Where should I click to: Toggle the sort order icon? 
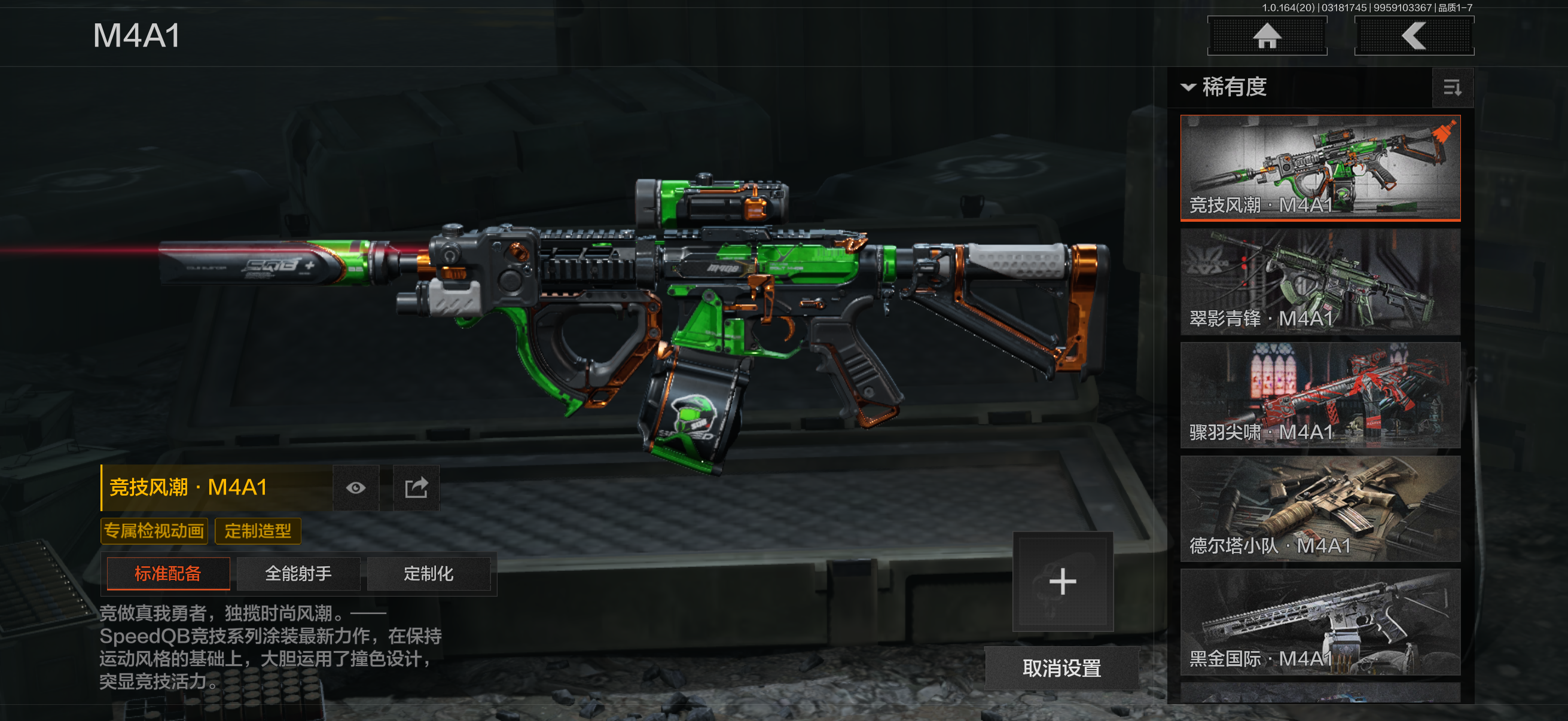(x=1452, y=88)
